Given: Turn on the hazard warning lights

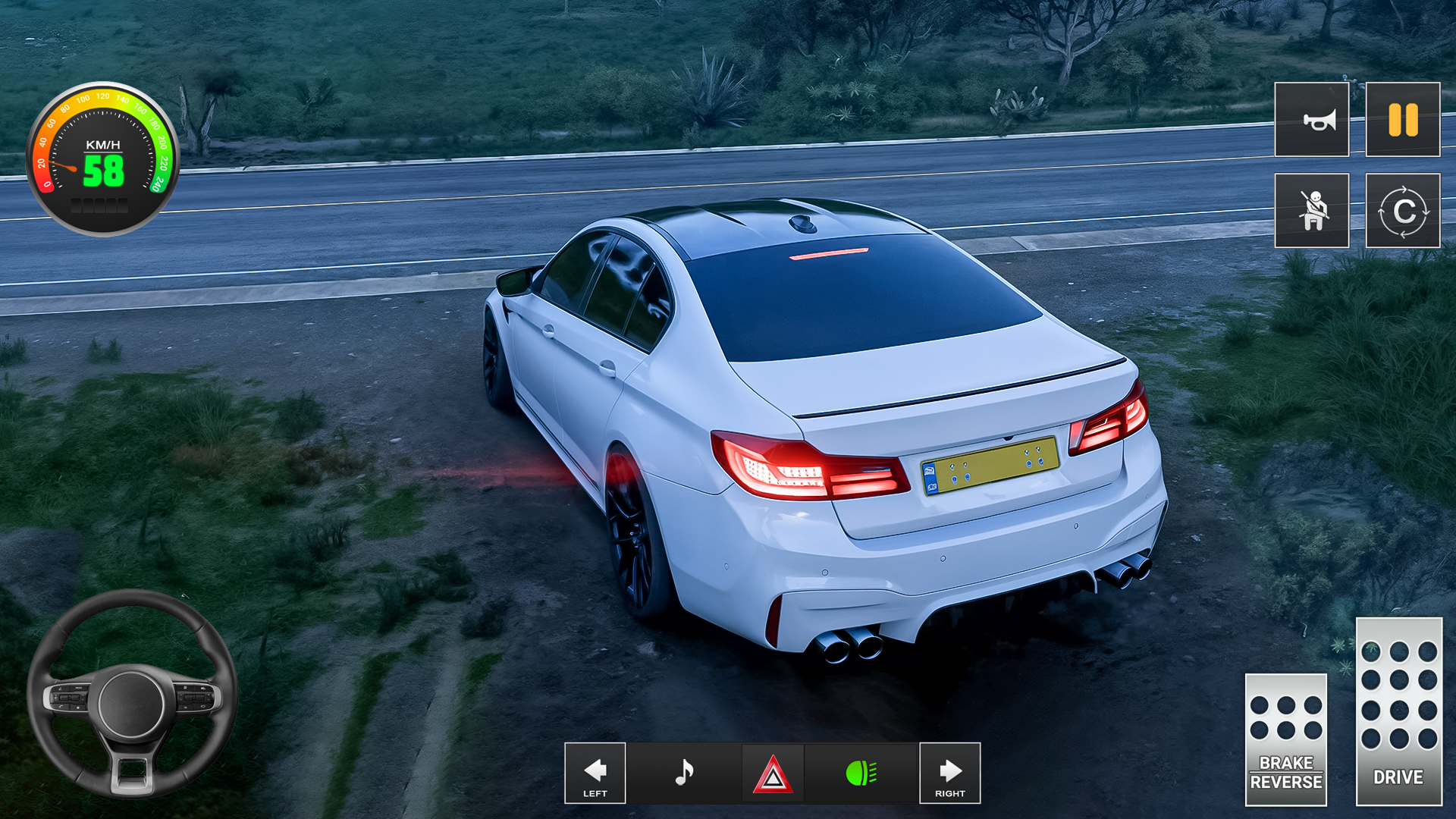Looking at the screenshot, I should [x=773, y=774].
